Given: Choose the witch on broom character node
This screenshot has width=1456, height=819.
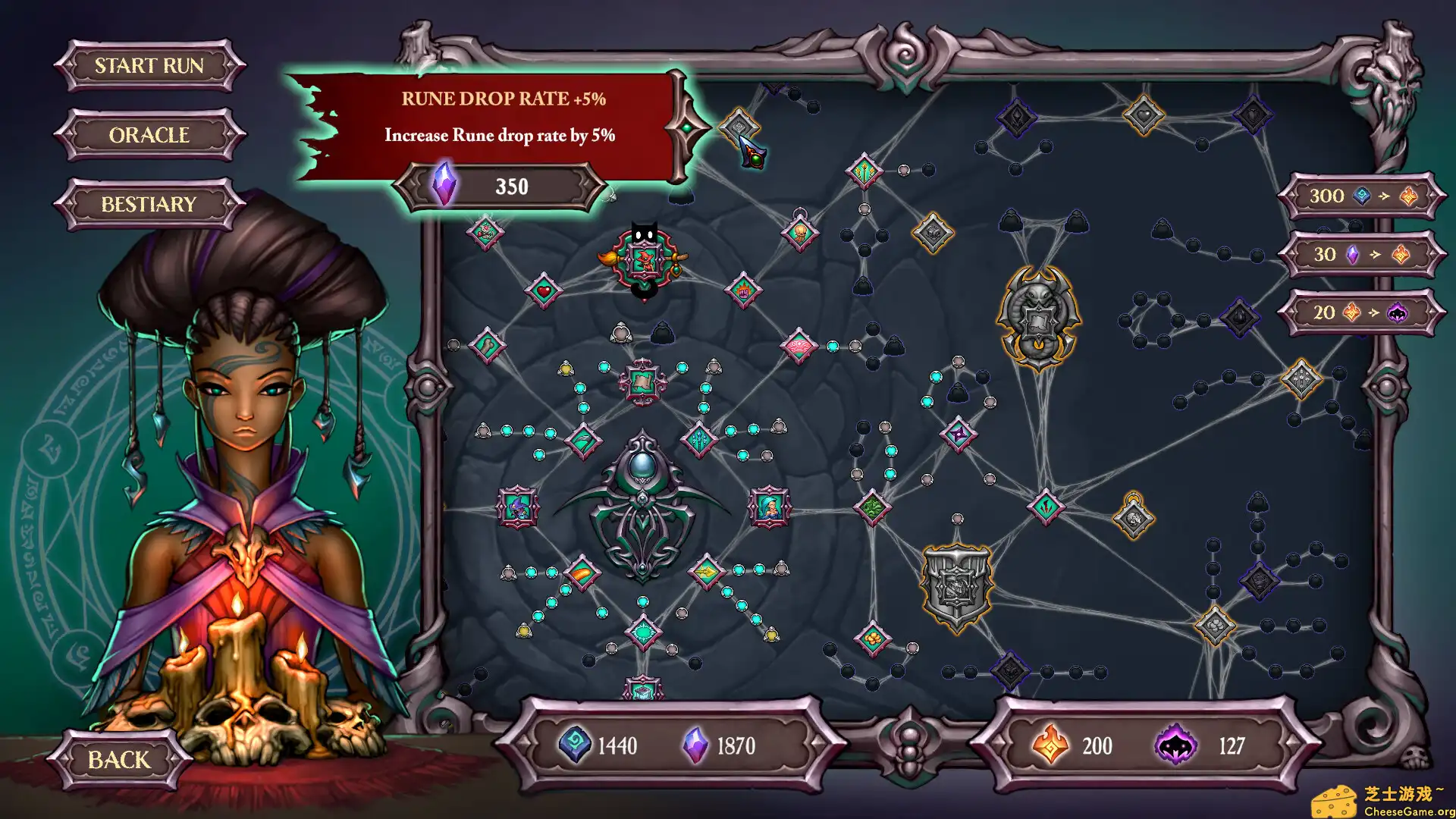Looking at the screenshot, I should click(644, 259).
